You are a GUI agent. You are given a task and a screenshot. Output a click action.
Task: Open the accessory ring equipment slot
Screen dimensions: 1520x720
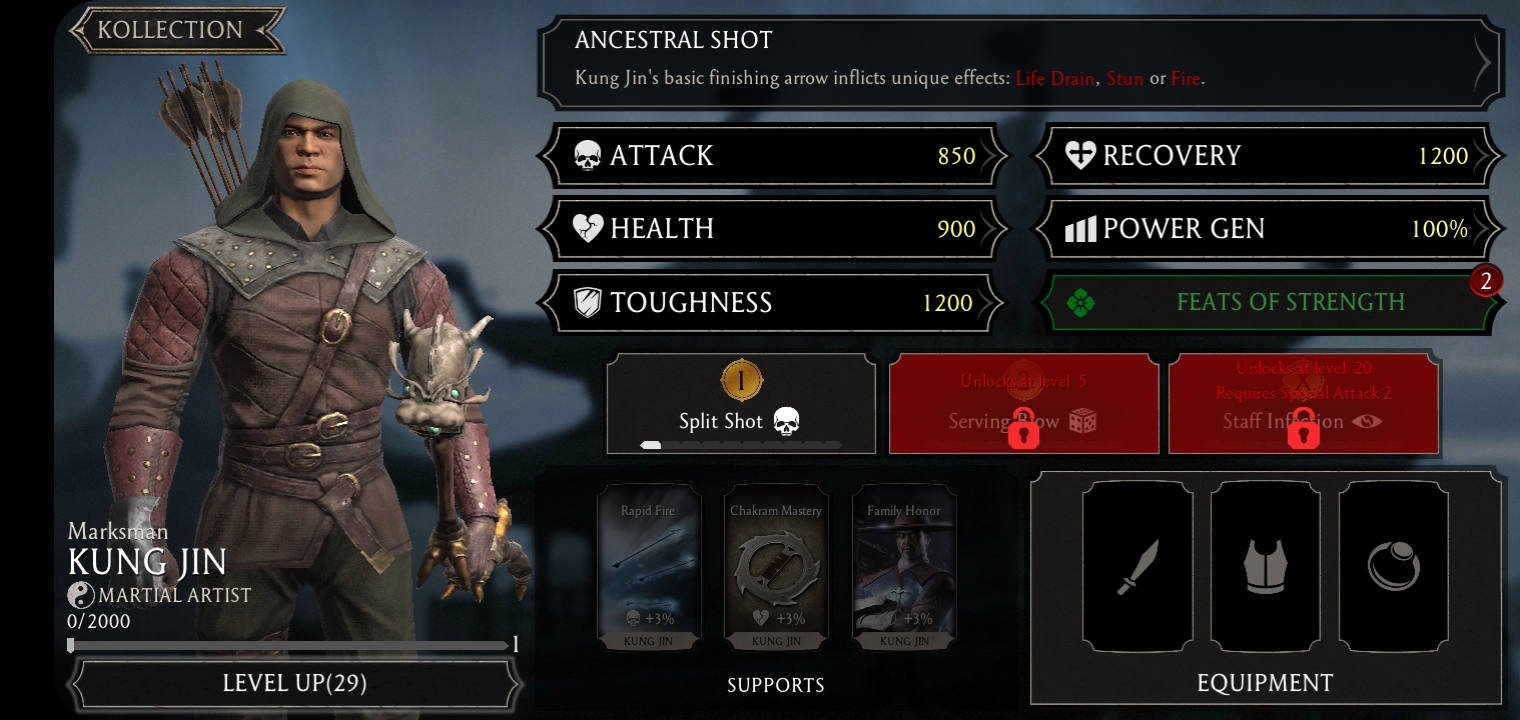point(1393,565)
